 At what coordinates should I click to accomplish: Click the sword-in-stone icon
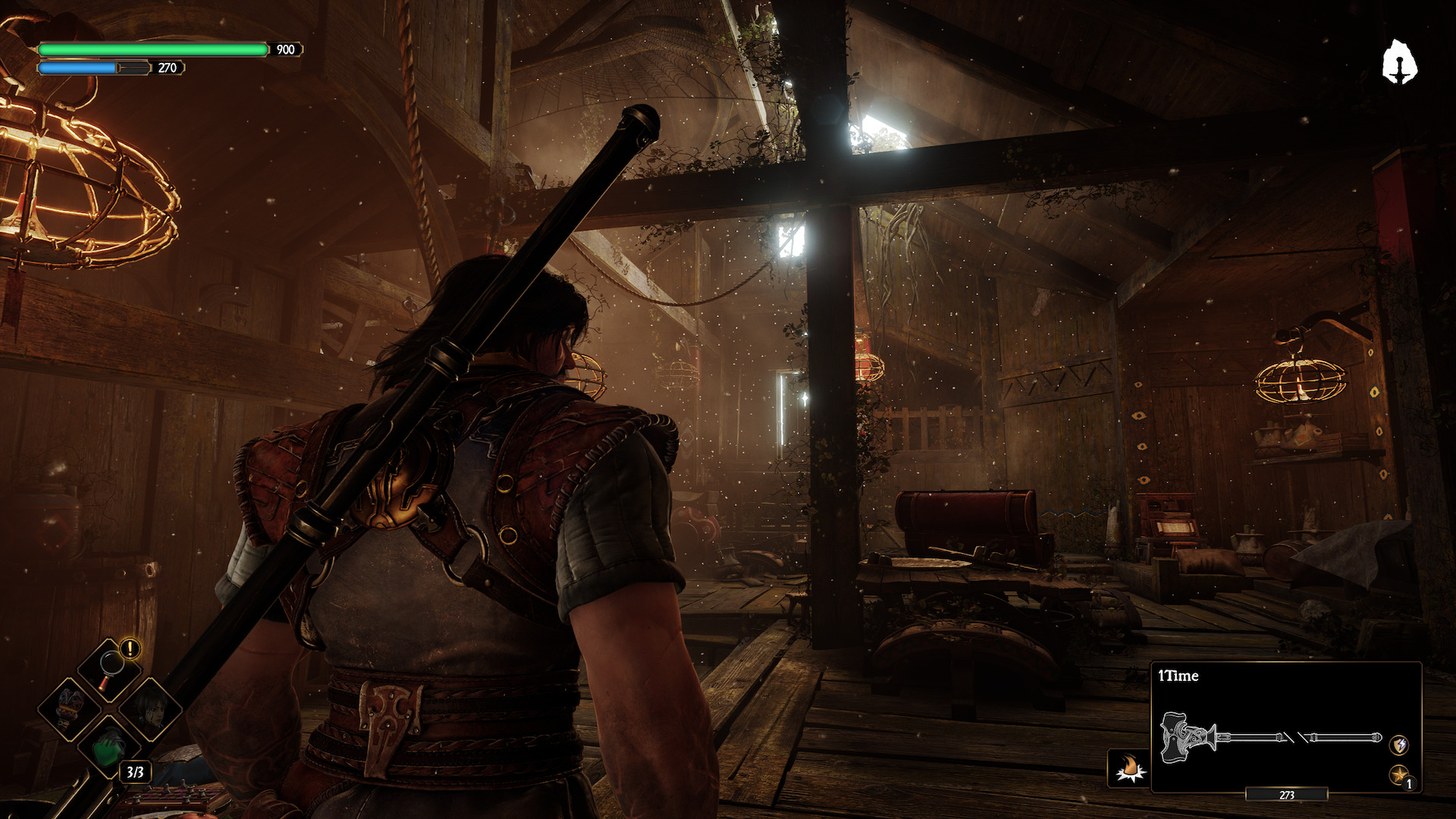tap(1399, 62)
